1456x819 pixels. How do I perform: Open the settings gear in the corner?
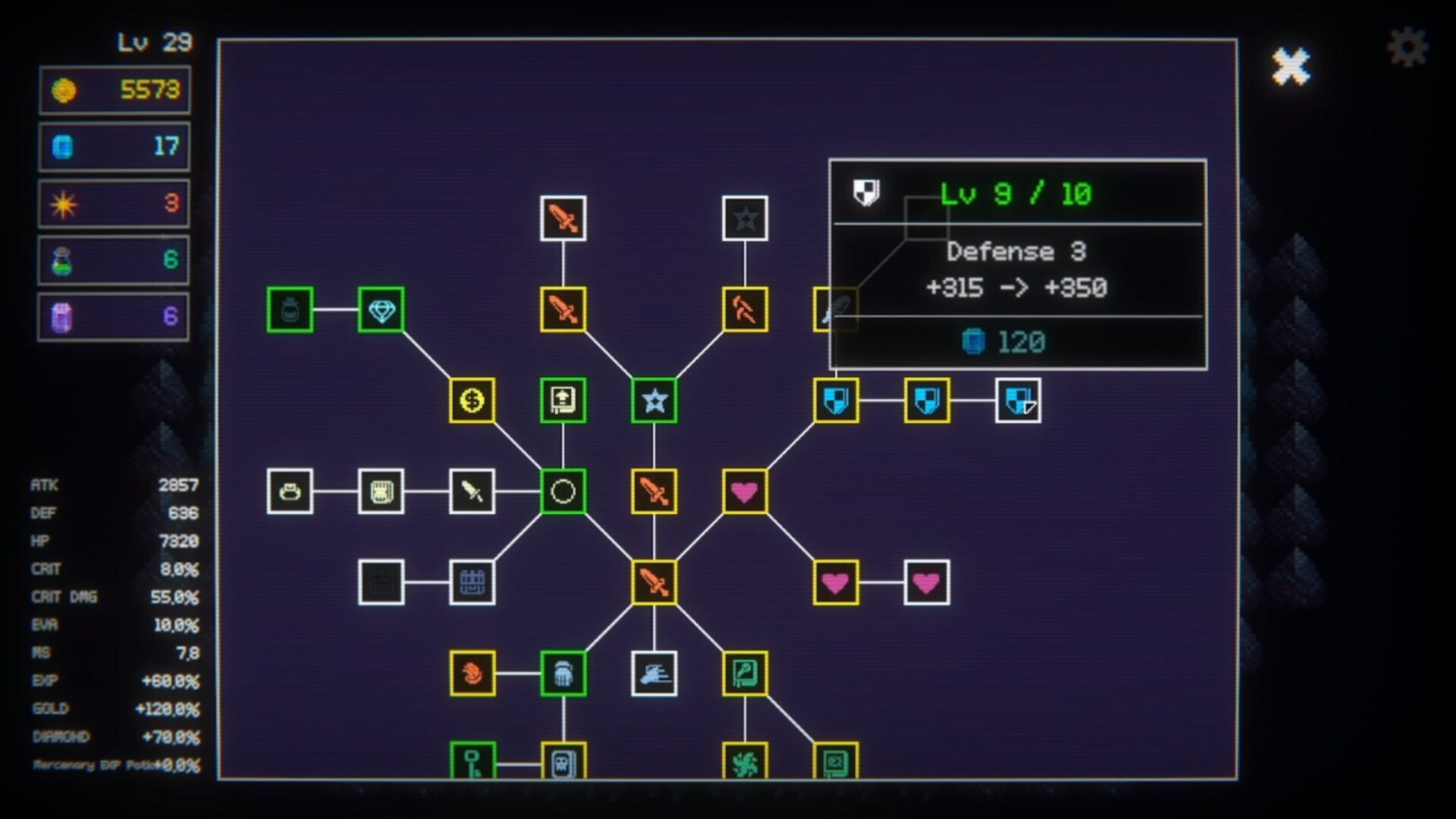[1410, 45]
